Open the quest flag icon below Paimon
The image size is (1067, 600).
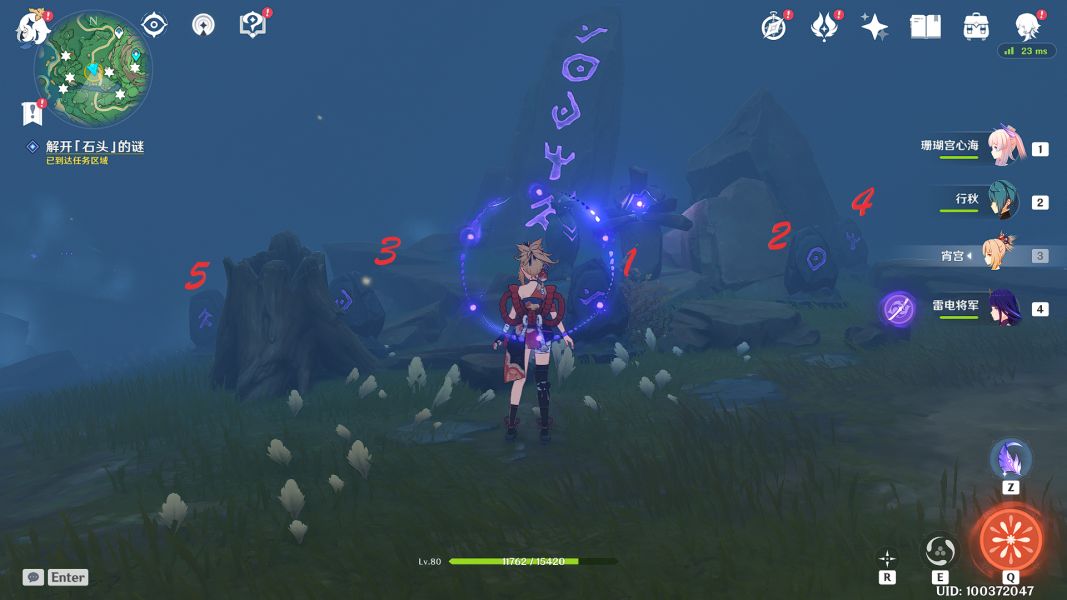pos(33,111)
